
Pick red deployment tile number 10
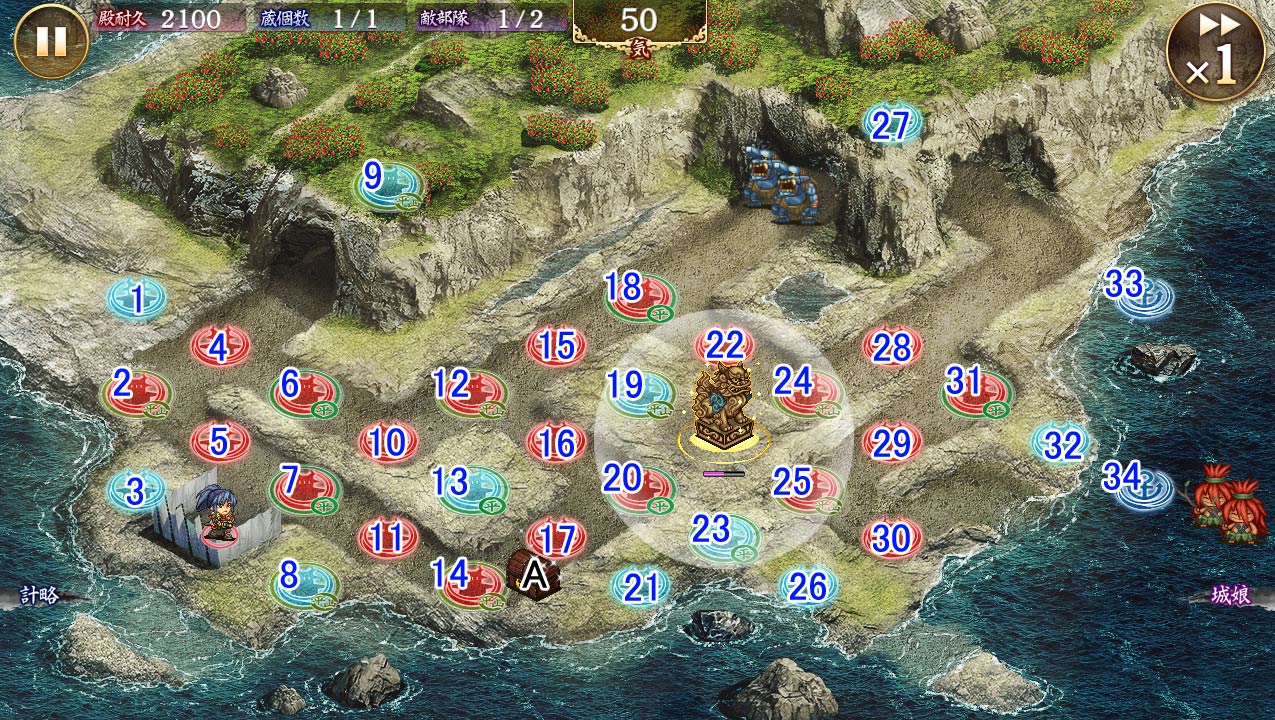(388, 442)
